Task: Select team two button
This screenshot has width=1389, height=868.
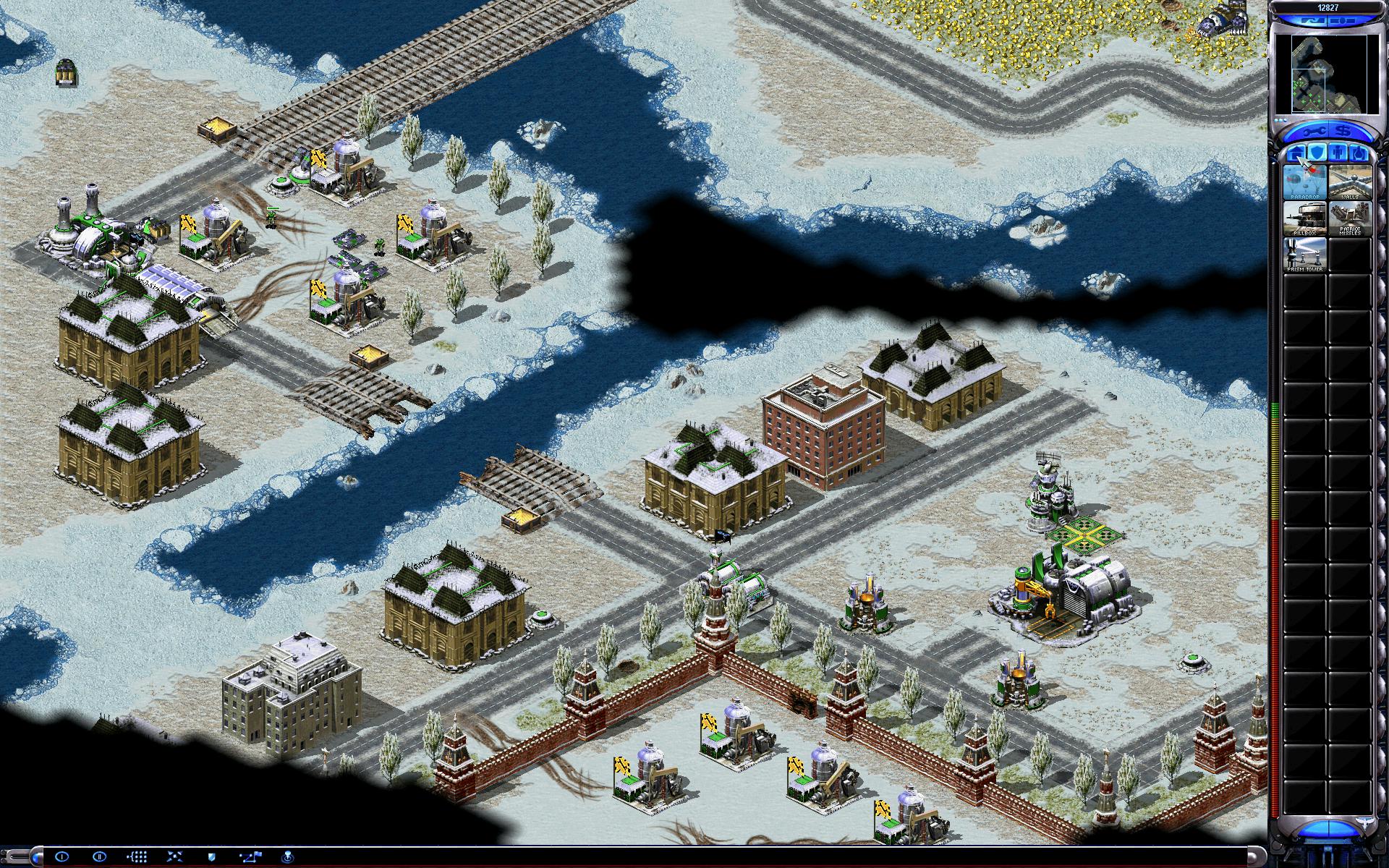Action: [100, 856]
